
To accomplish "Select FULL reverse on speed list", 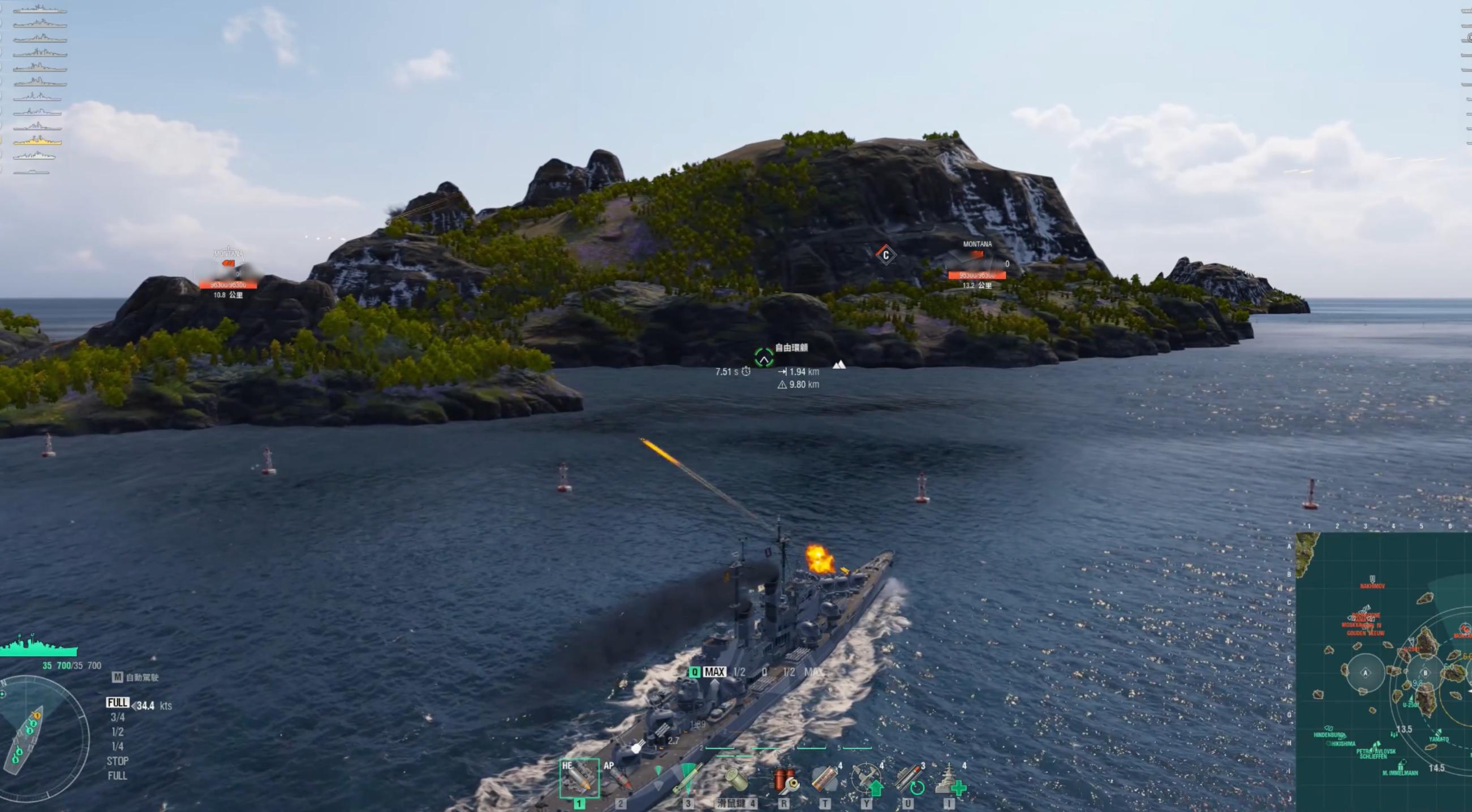I will (x=118, y=775).
